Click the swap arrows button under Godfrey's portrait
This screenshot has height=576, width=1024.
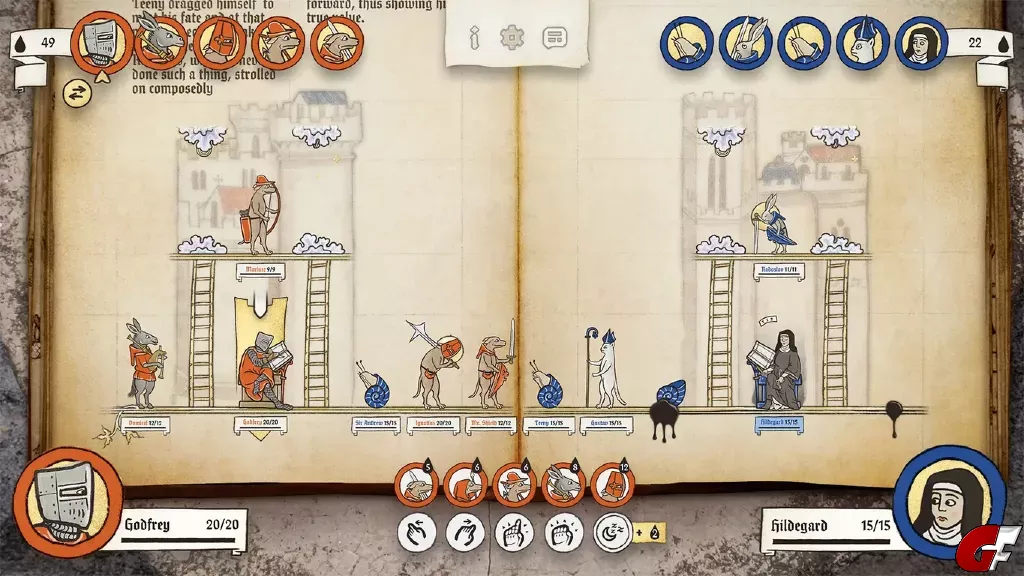77,94
